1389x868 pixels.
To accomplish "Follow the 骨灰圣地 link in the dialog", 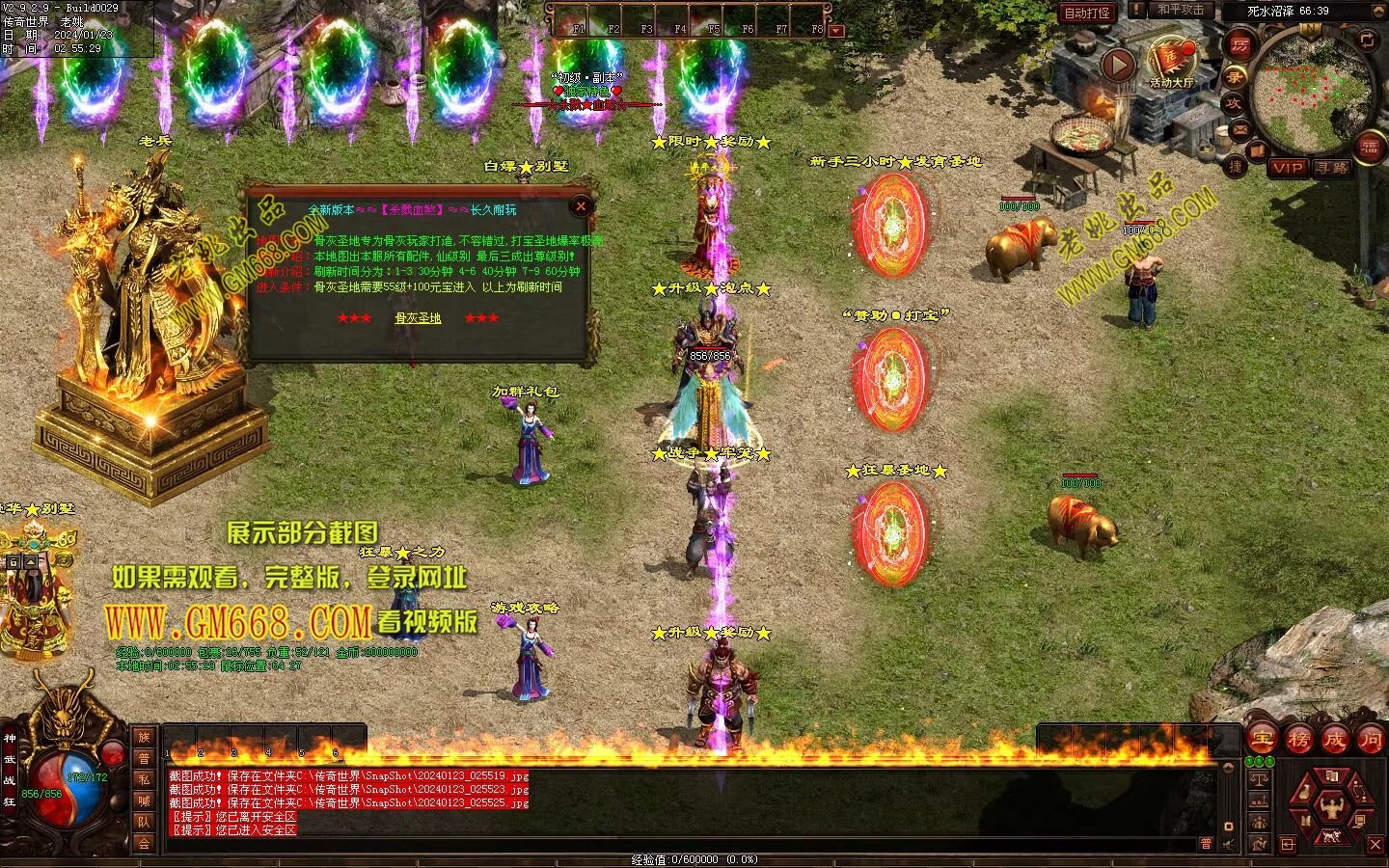I will pos(418,317).
